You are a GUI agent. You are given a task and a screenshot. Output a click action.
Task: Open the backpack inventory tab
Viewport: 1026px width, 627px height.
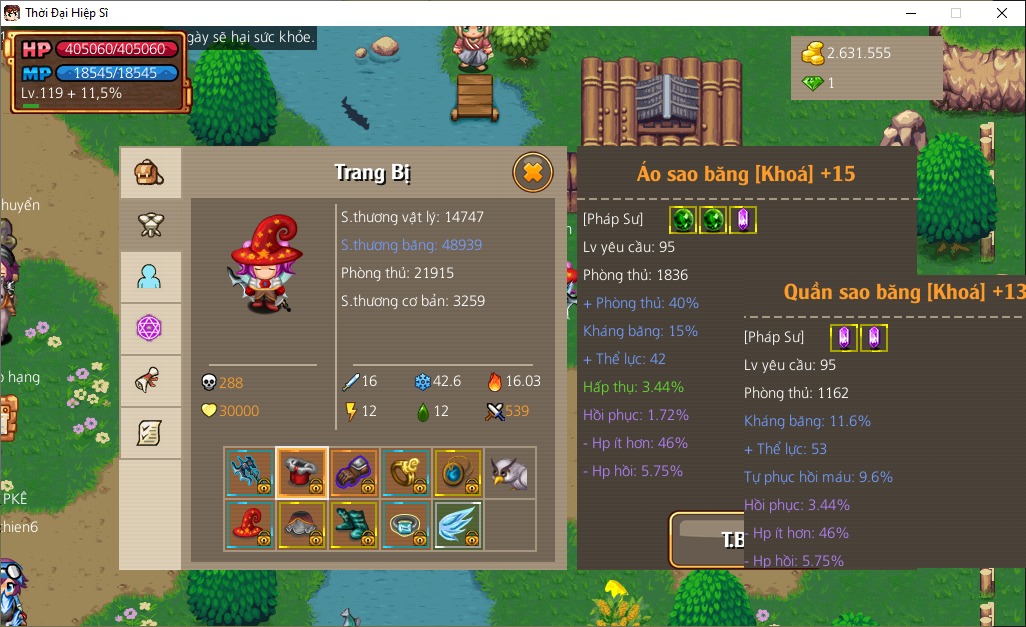coord(150,173)
